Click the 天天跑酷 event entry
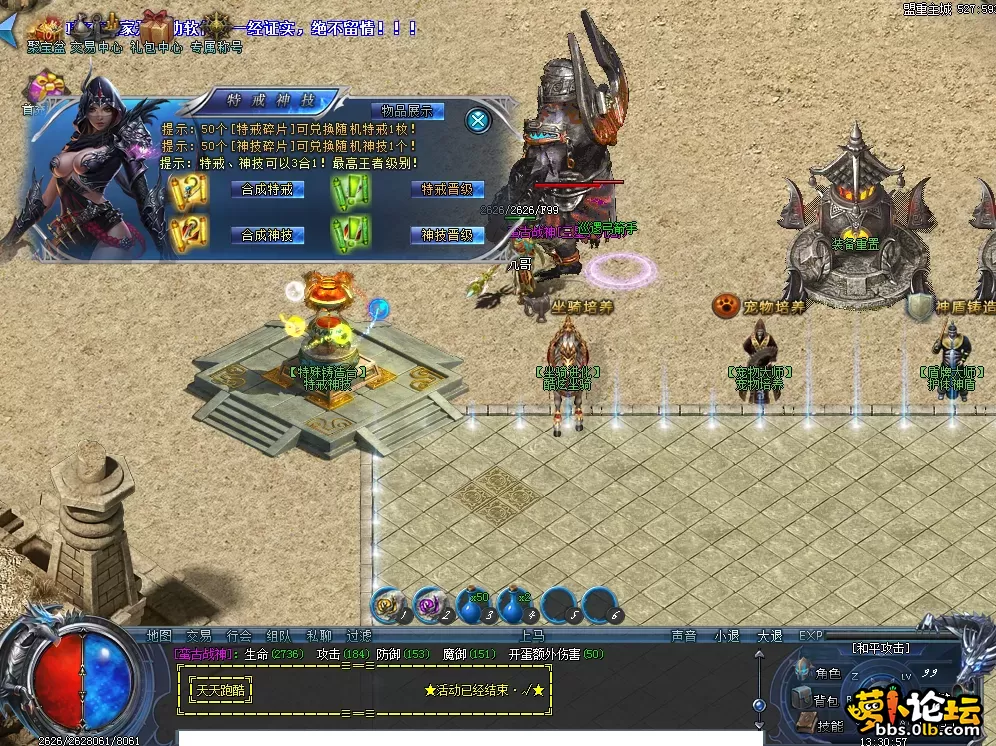The width and height of the screenshot is (996, 746). [x=220, y=690]
